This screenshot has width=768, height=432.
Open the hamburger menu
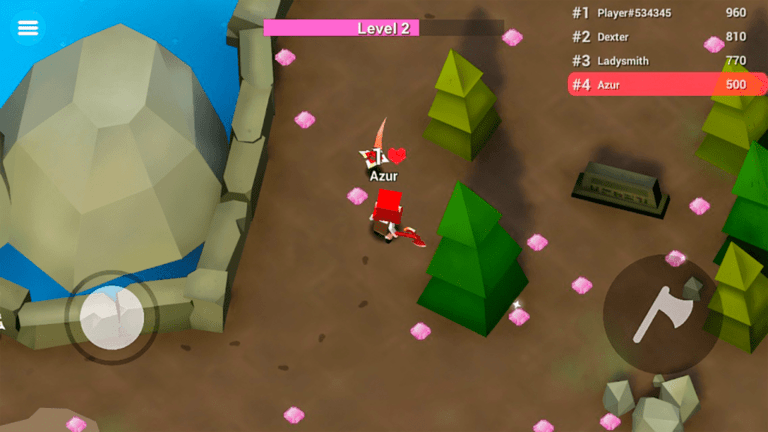(x=28, y=28)
